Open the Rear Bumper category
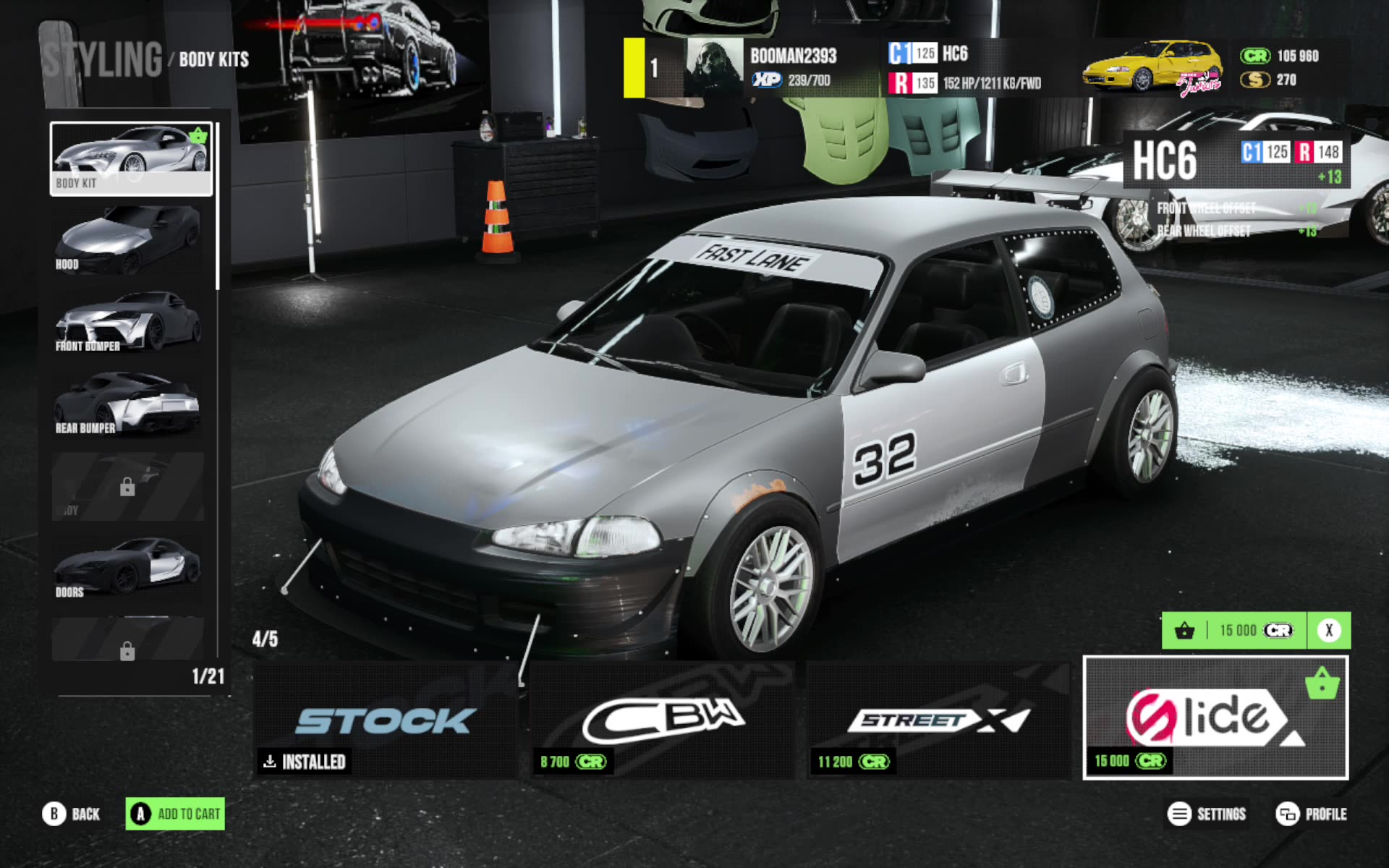This screenshot has height=868, width=1389. coord(129,403)
